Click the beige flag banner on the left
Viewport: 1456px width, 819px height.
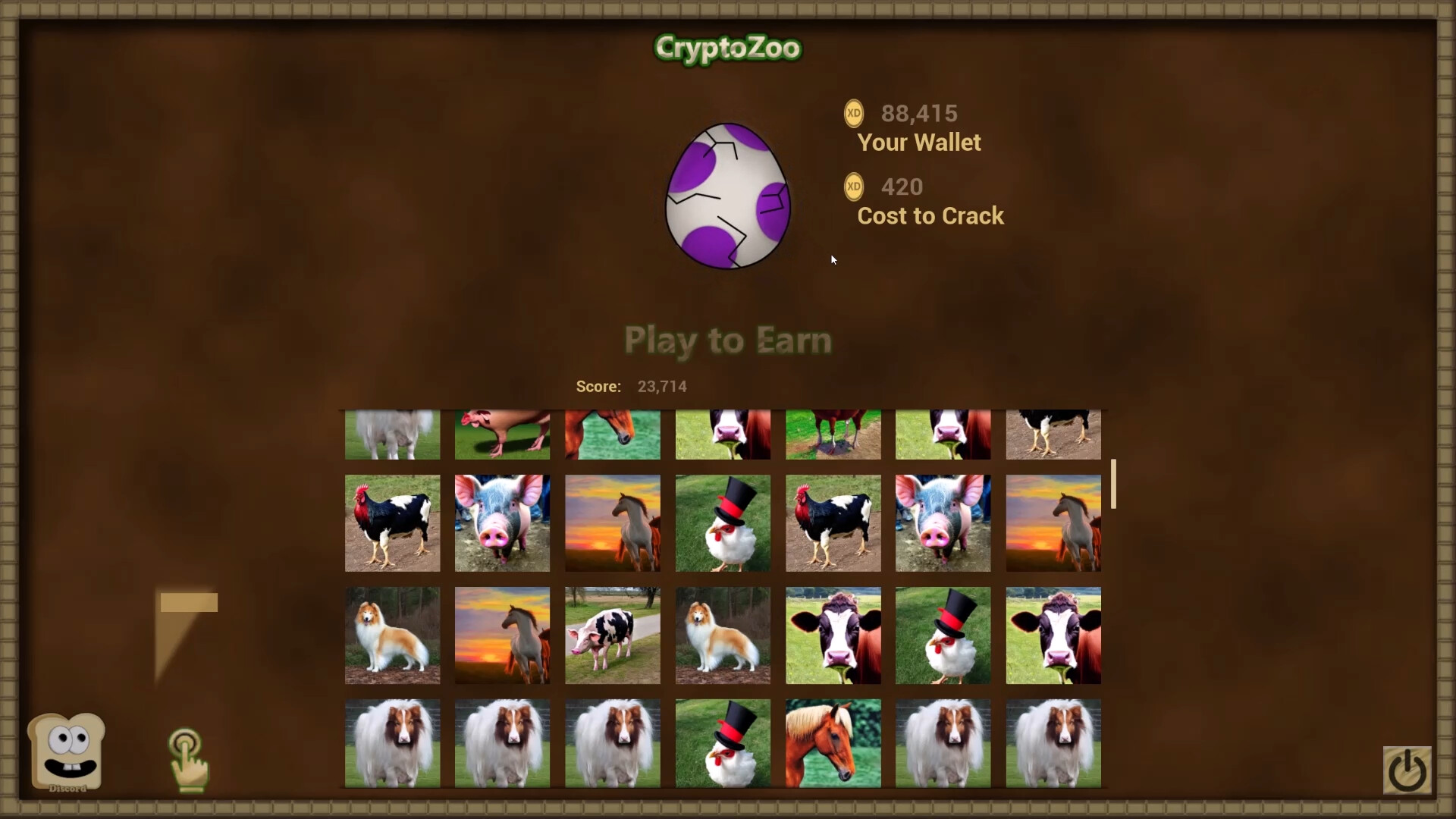[x=187, y=603]
